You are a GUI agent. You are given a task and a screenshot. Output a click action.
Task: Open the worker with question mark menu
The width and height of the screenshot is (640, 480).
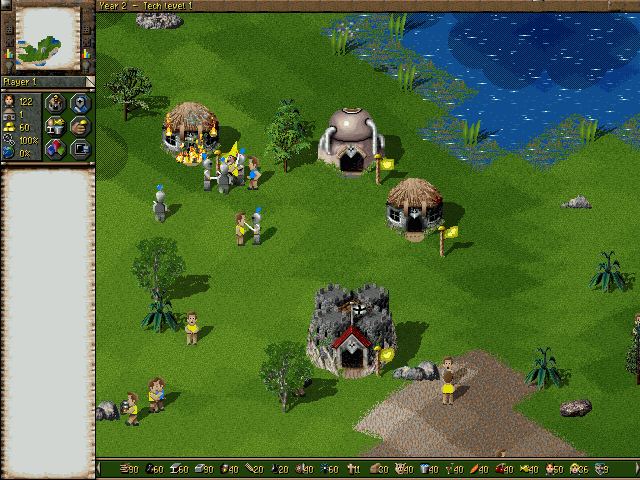(56, 102)
